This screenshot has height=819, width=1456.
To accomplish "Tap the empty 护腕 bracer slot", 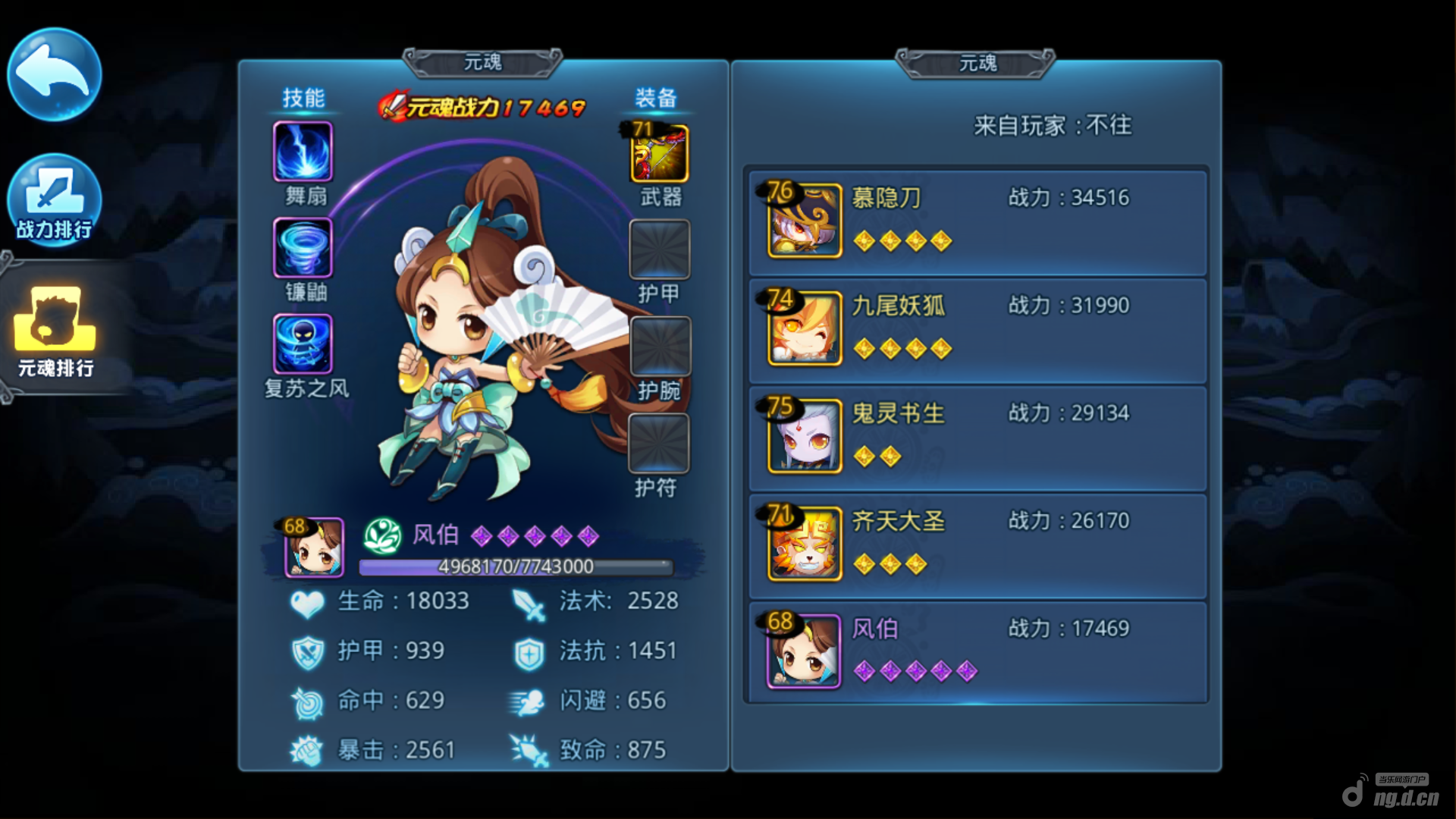I will [660, 346].
